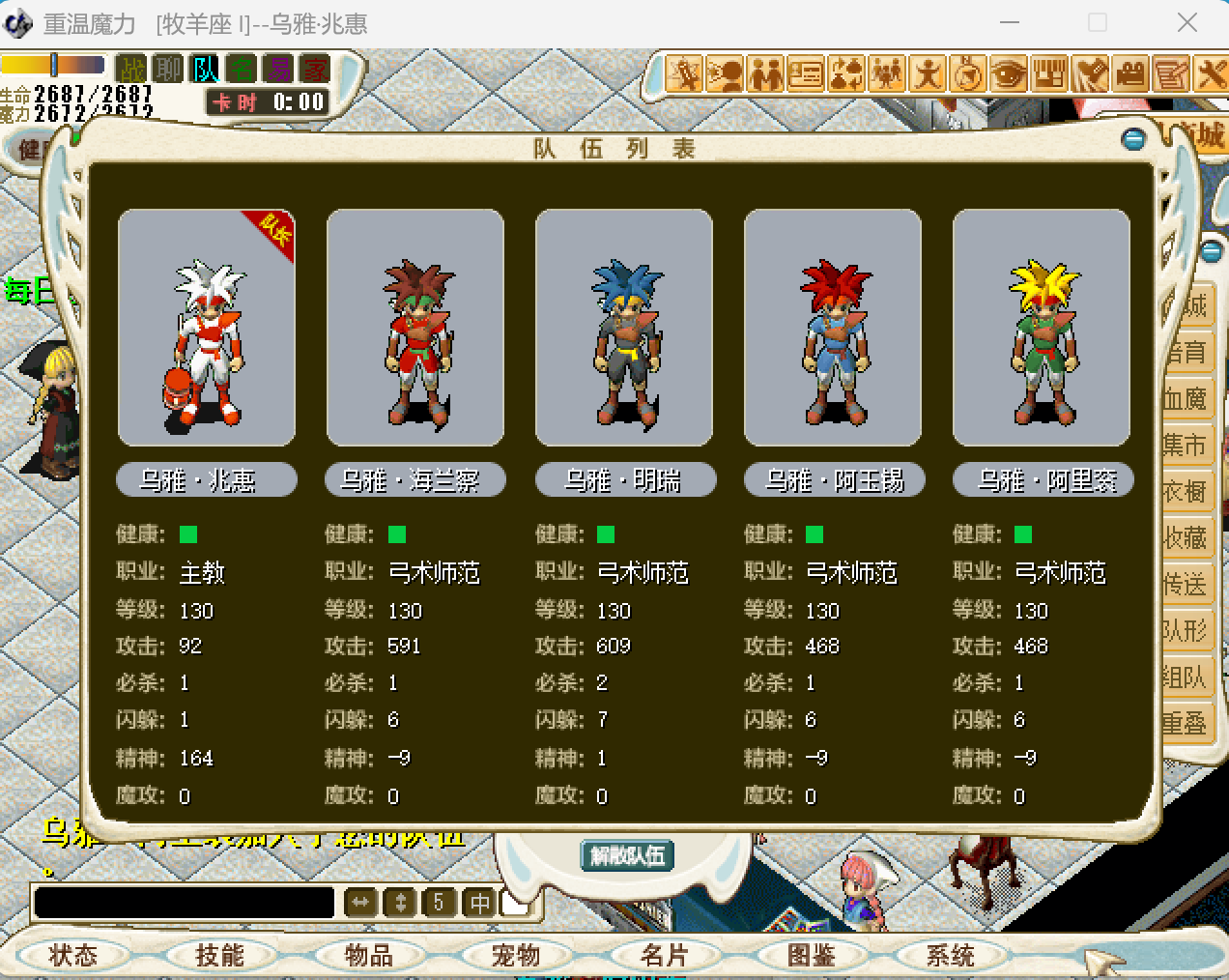This screenshot has width=1229, height=980.
Task: Open the 传送 teleport side button
Action: coord(1185,584)
